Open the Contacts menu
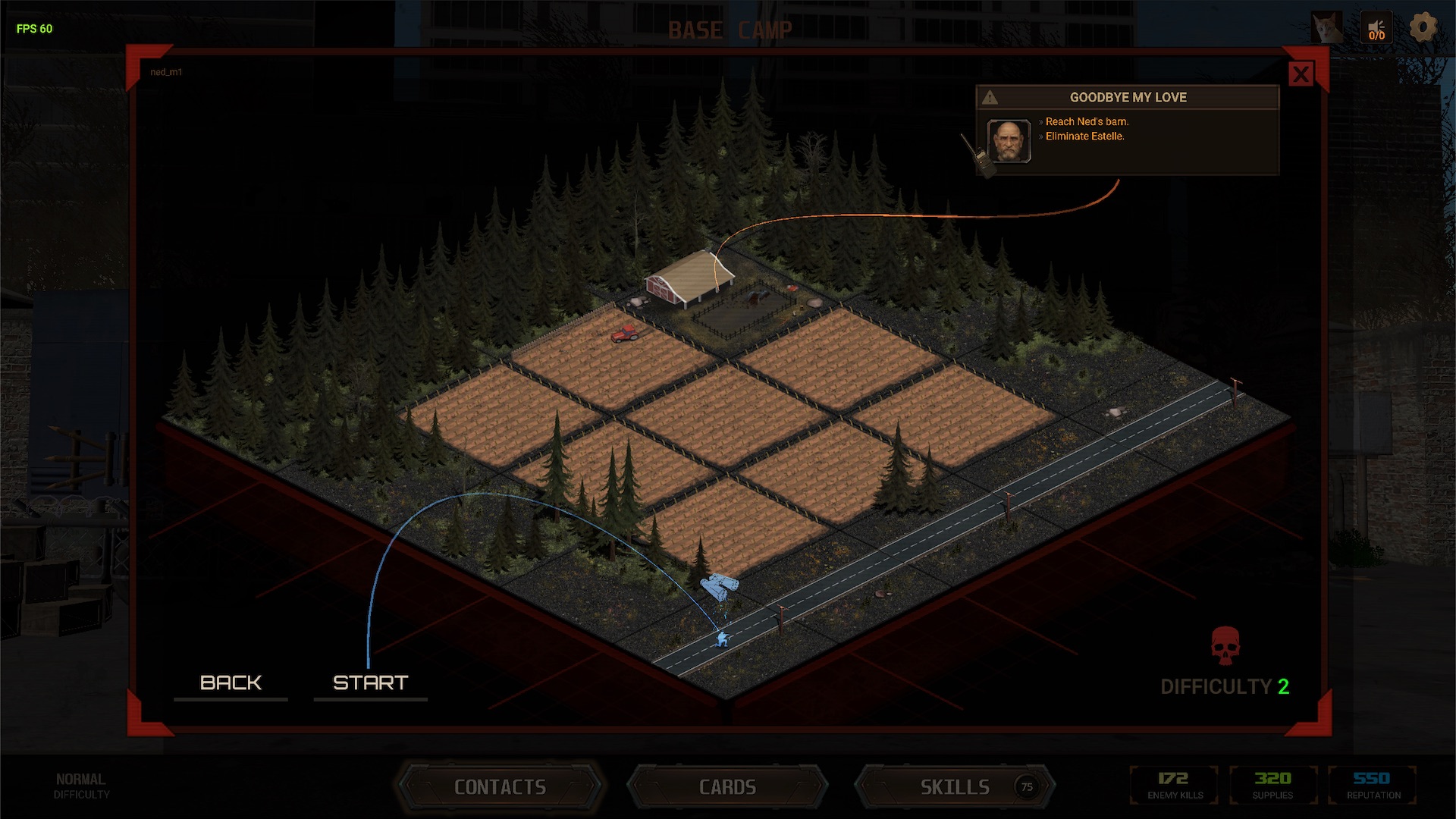Image resolution: width=1456 pixels, height=819 pixels. tap(500, 787)
